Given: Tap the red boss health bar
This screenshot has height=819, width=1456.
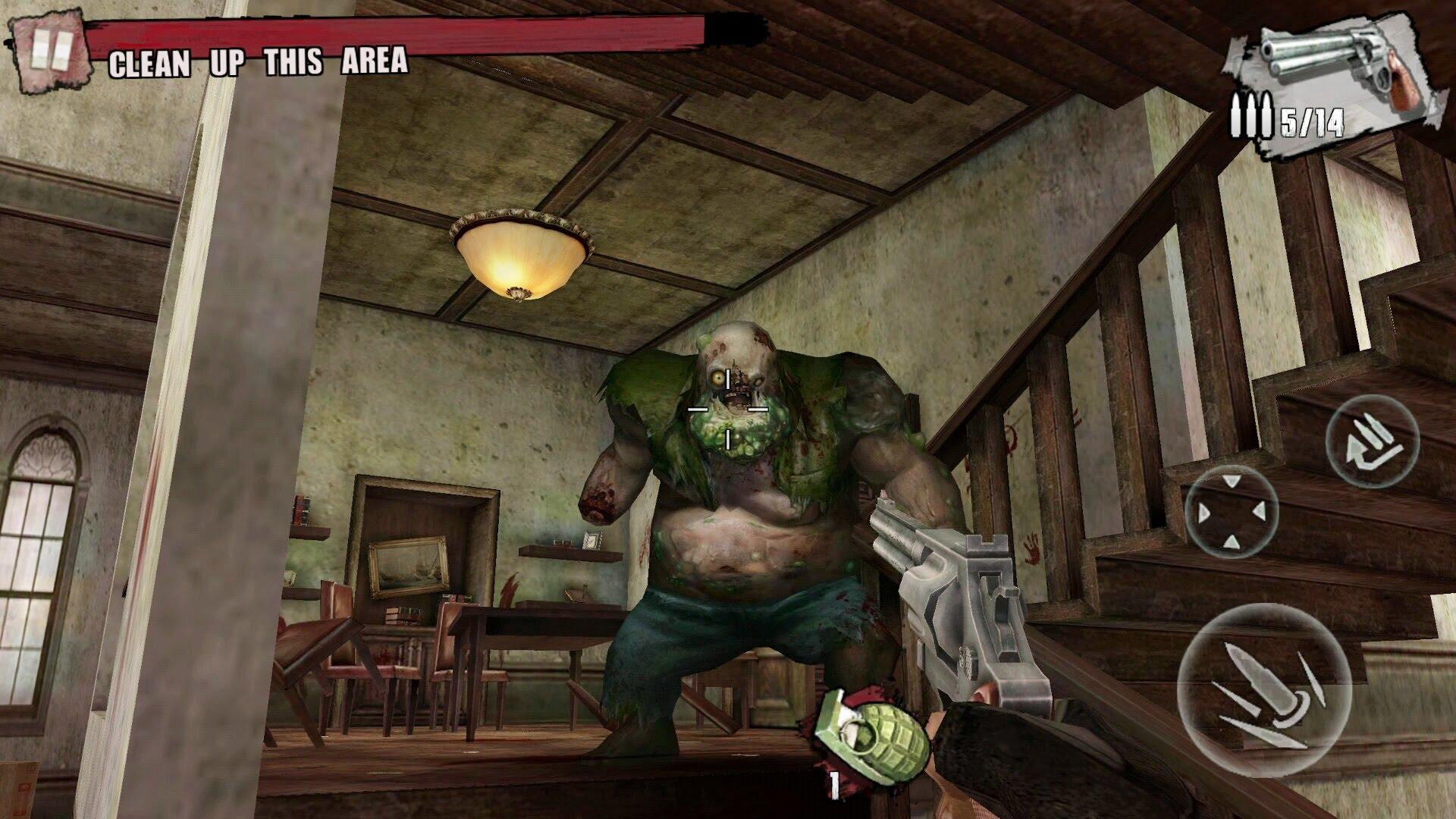Looking at the screenshot, I should point(417,32).
